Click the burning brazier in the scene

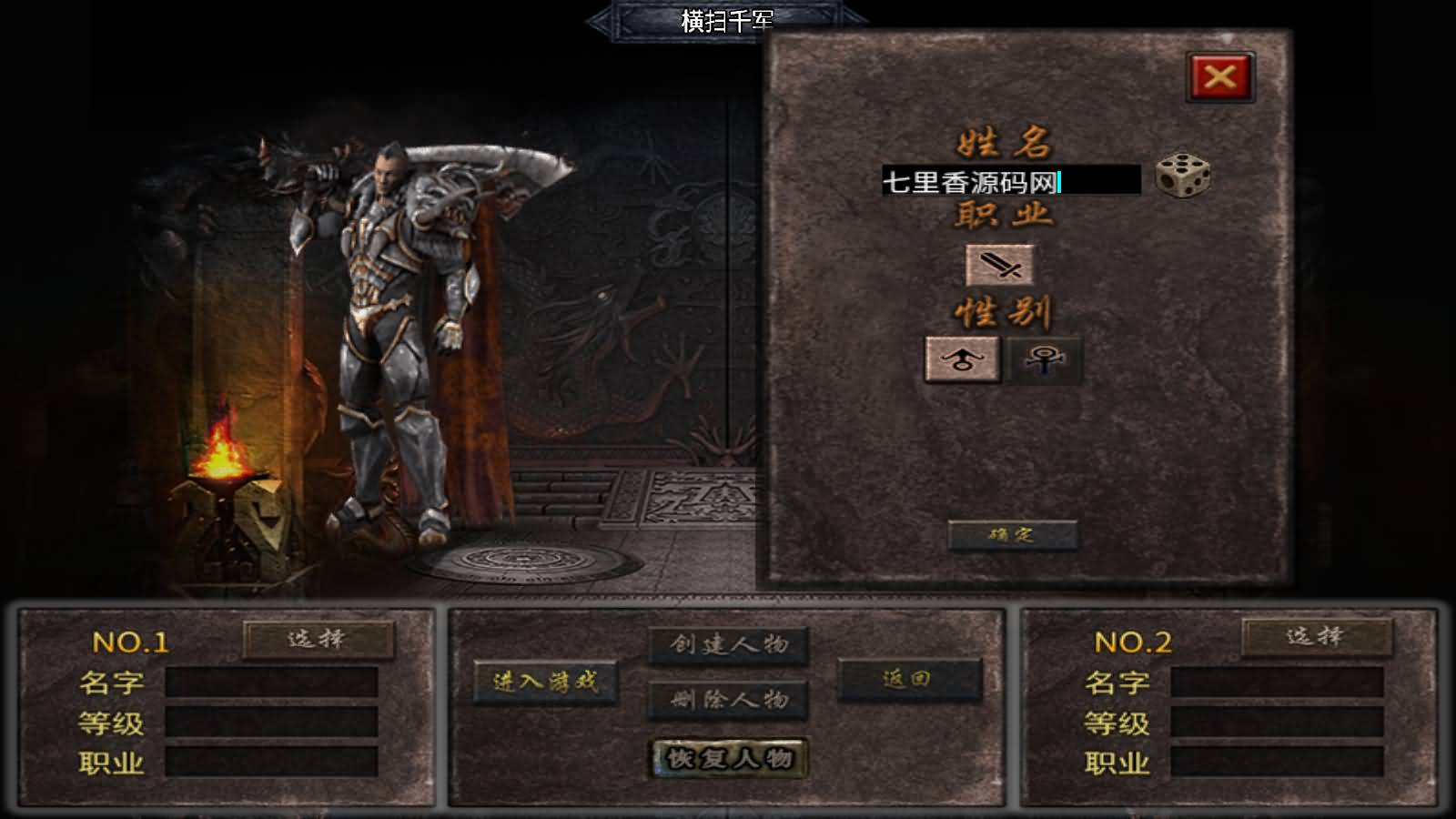[223, 455]
